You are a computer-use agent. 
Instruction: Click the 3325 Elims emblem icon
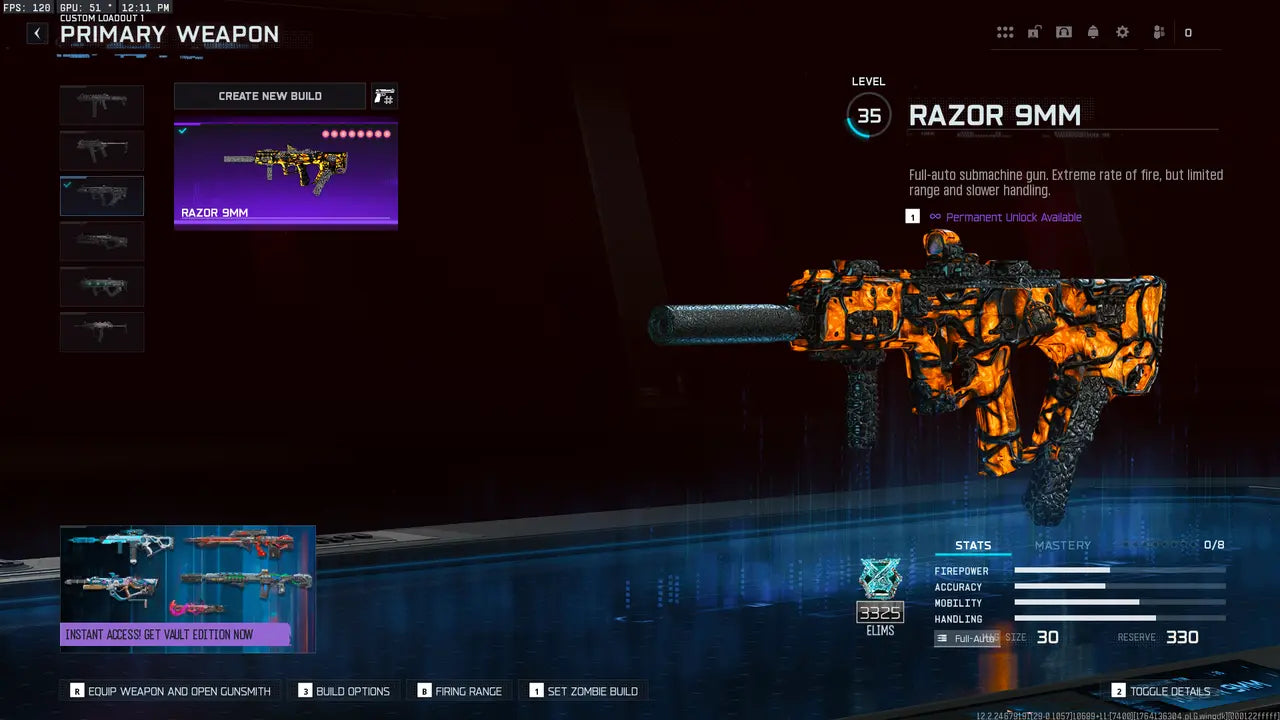point(881,590)
